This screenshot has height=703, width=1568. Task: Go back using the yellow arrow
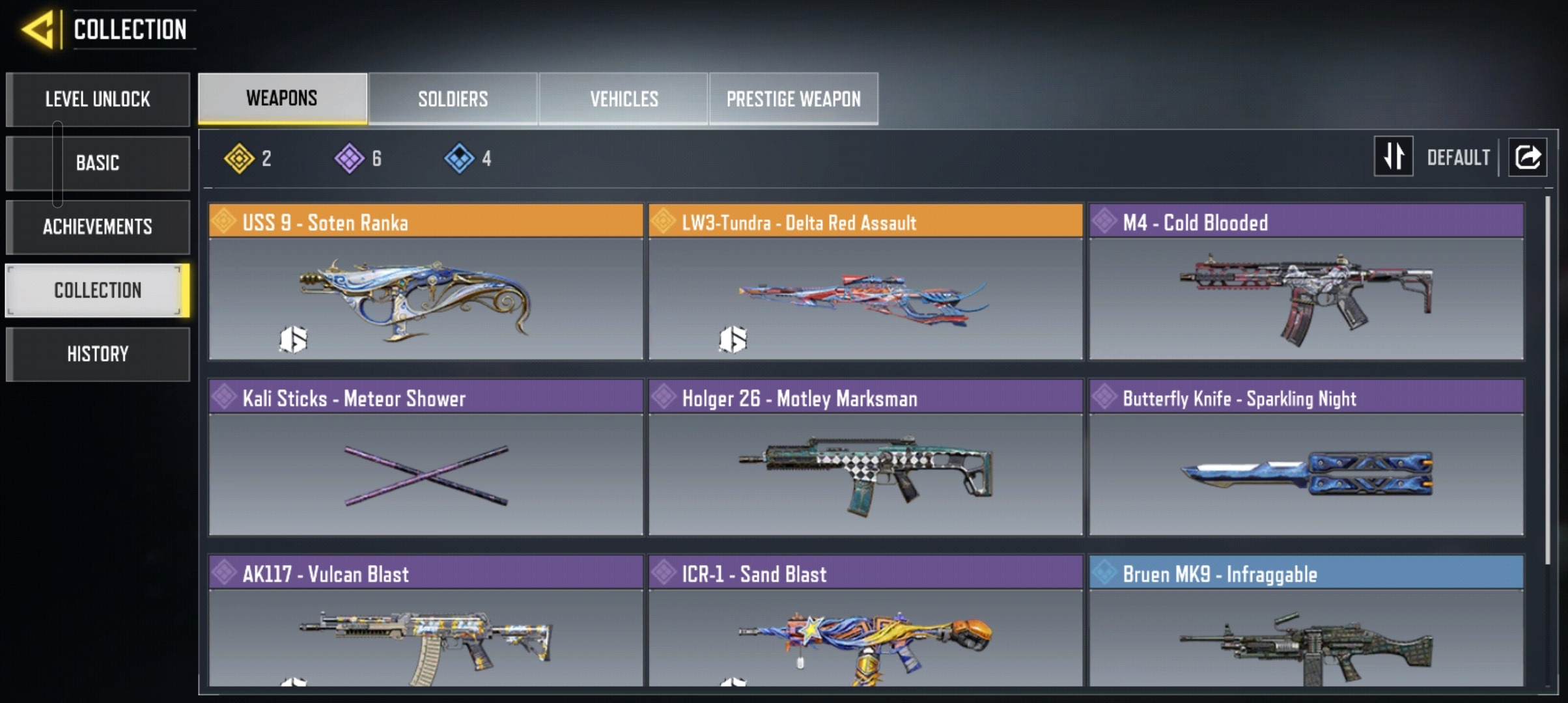(x=38, y=29)
